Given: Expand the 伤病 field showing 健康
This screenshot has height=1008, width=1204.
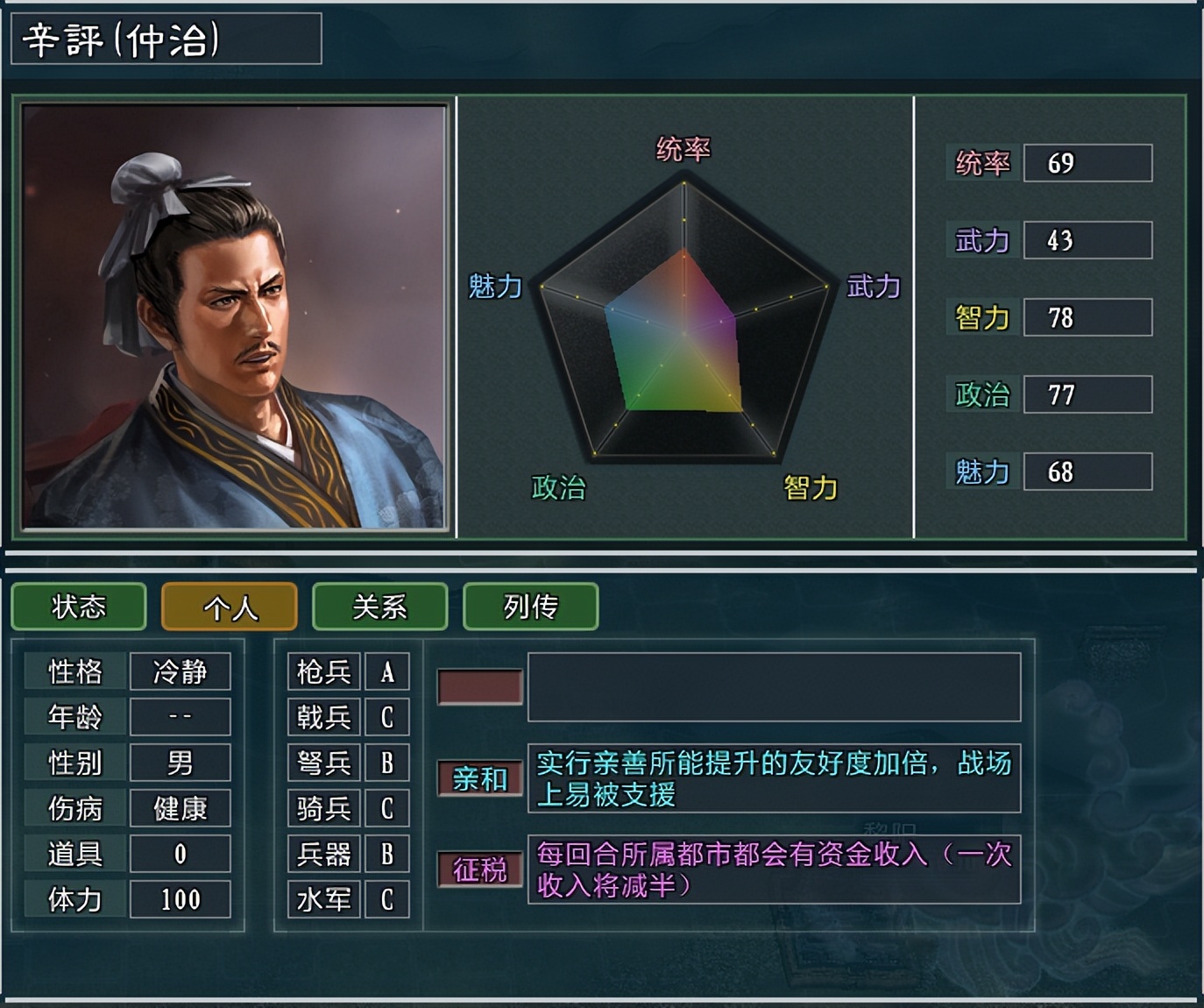Looking at the screenshot, I should (x=181, y=808).
